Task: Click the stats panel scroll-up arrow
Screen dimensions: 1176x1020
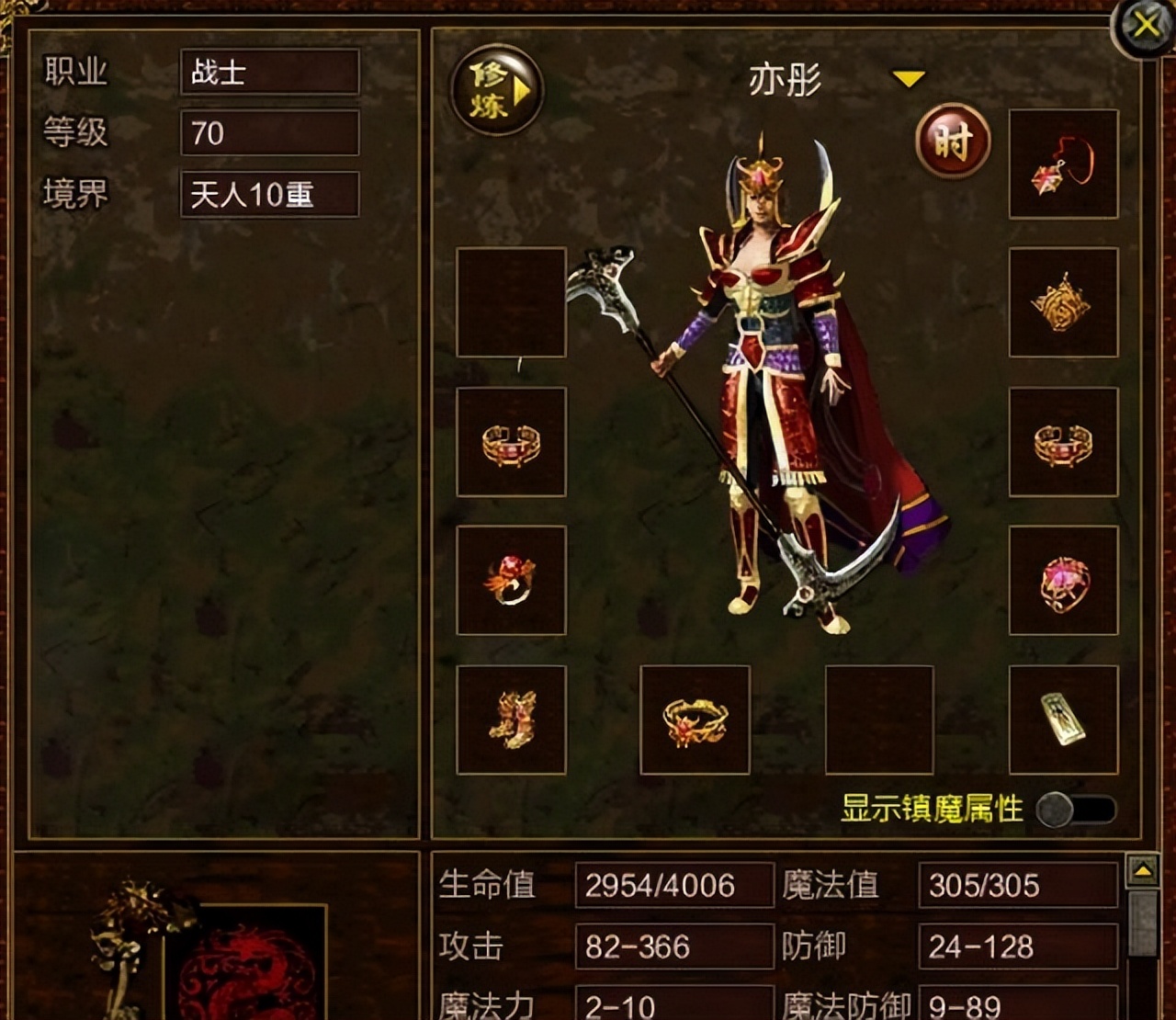Action: tap(1143, 870)
